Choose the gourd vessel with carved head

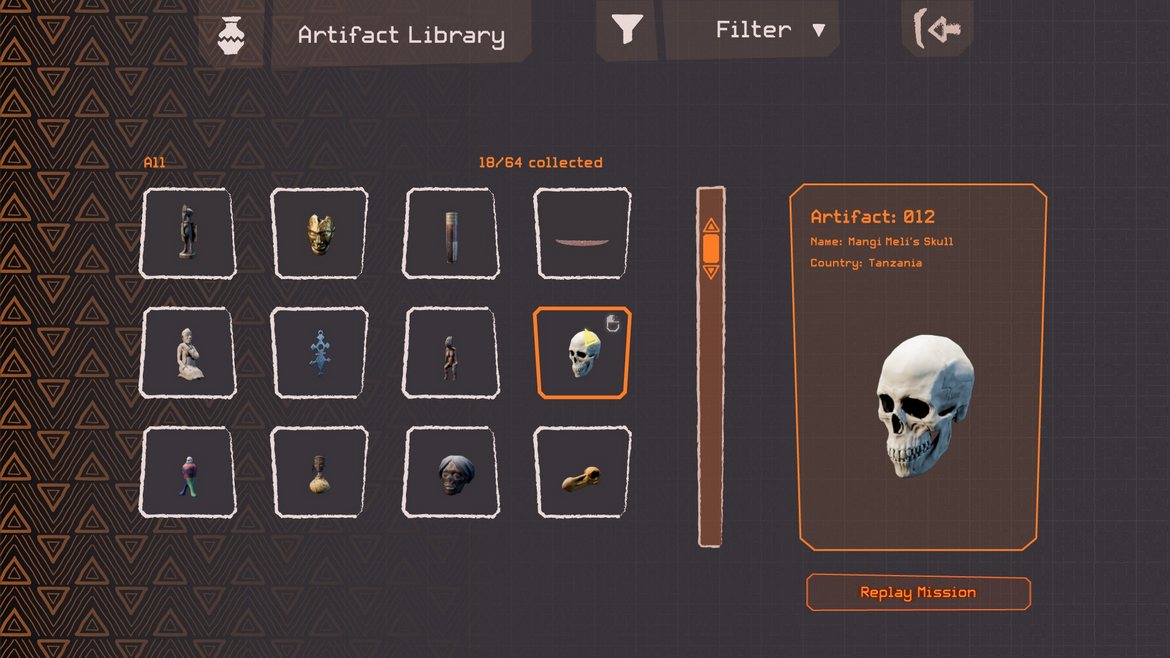pos(319,473)
